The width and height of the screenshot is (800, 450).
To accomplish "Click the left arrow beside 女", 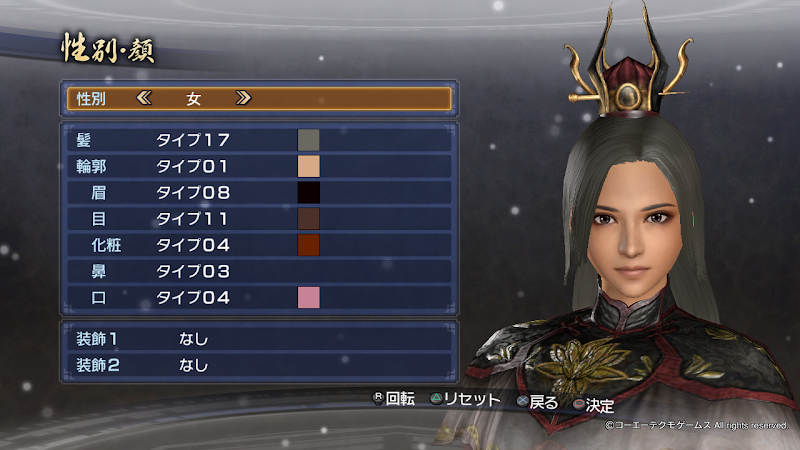I will pos(144,99).
